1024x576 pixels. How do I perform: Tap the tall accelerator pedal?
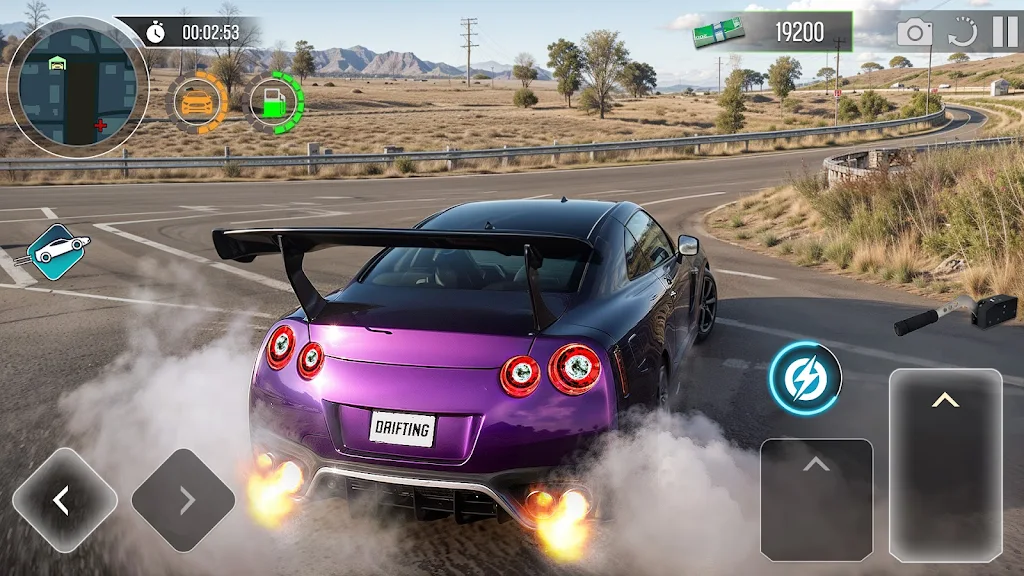point(945,464)
